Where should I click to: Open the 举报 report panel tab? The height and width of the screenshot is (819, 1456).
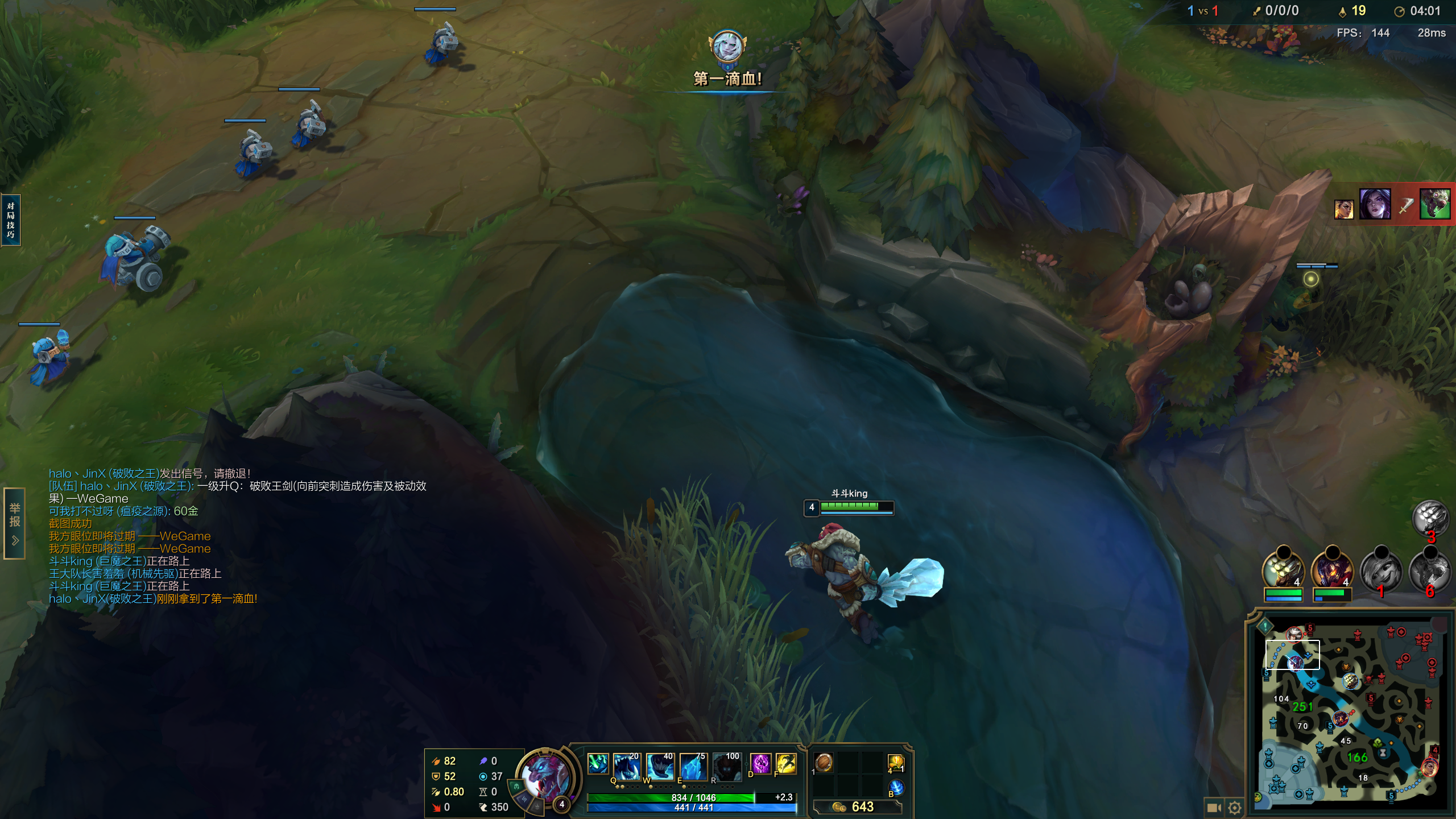coord(15,523)
